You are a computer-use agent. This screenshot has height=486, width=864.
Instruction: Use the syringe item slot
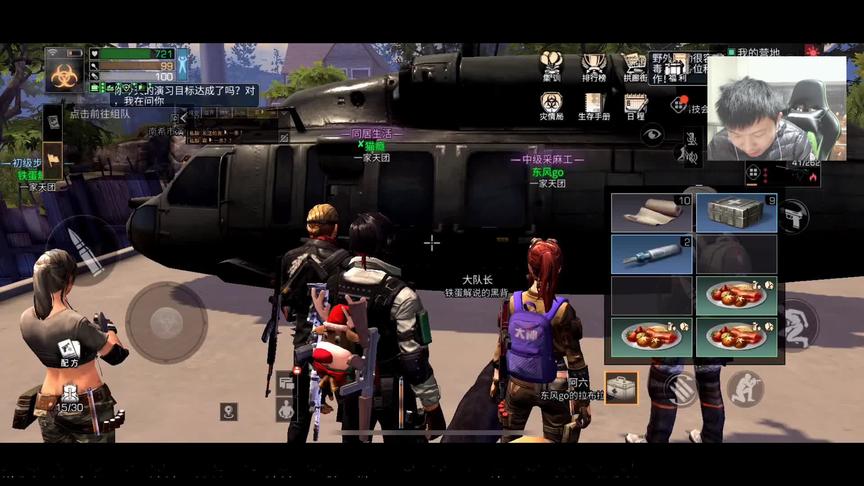652,254
